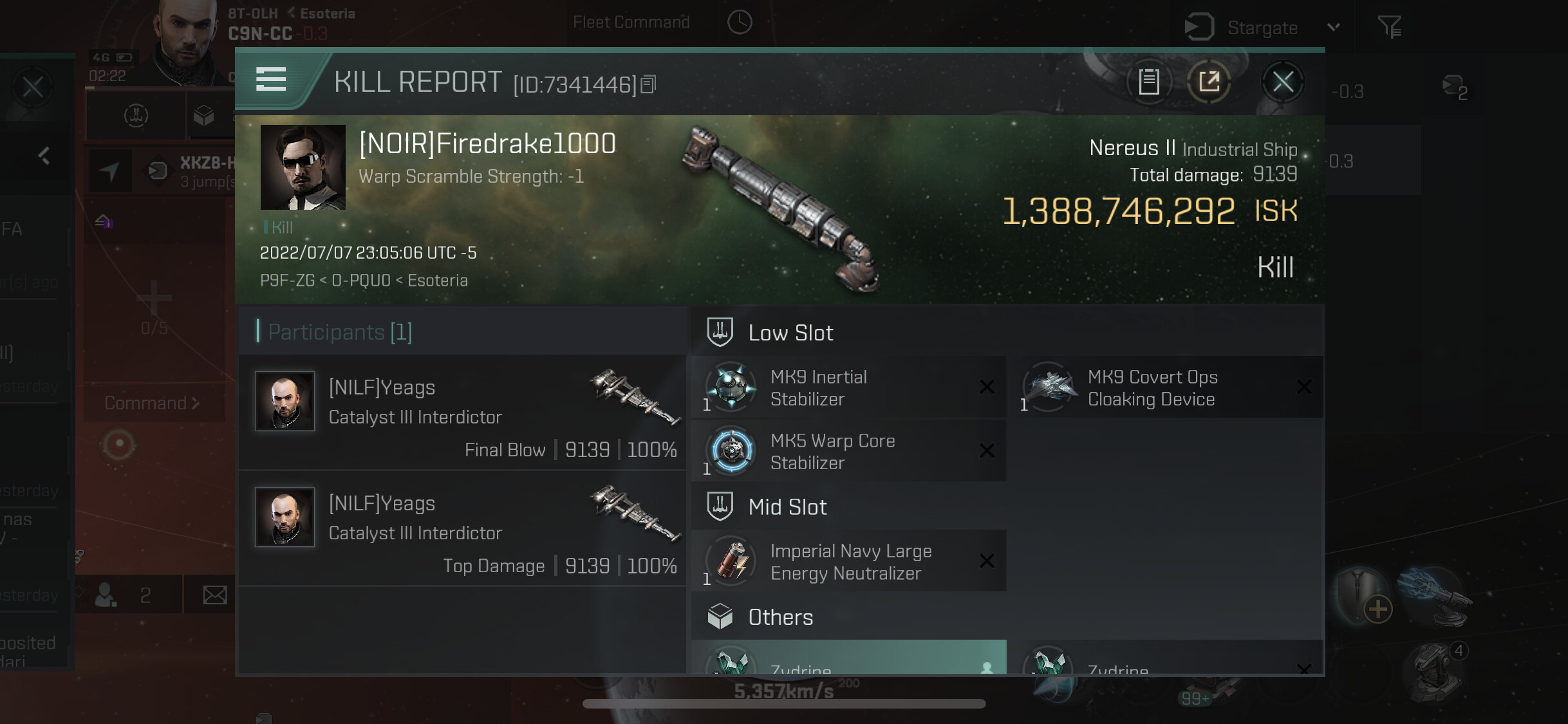Open the Kill Report hamburger menu
The height and width of the screenshot is (724, 1568).
pos(271,80)
